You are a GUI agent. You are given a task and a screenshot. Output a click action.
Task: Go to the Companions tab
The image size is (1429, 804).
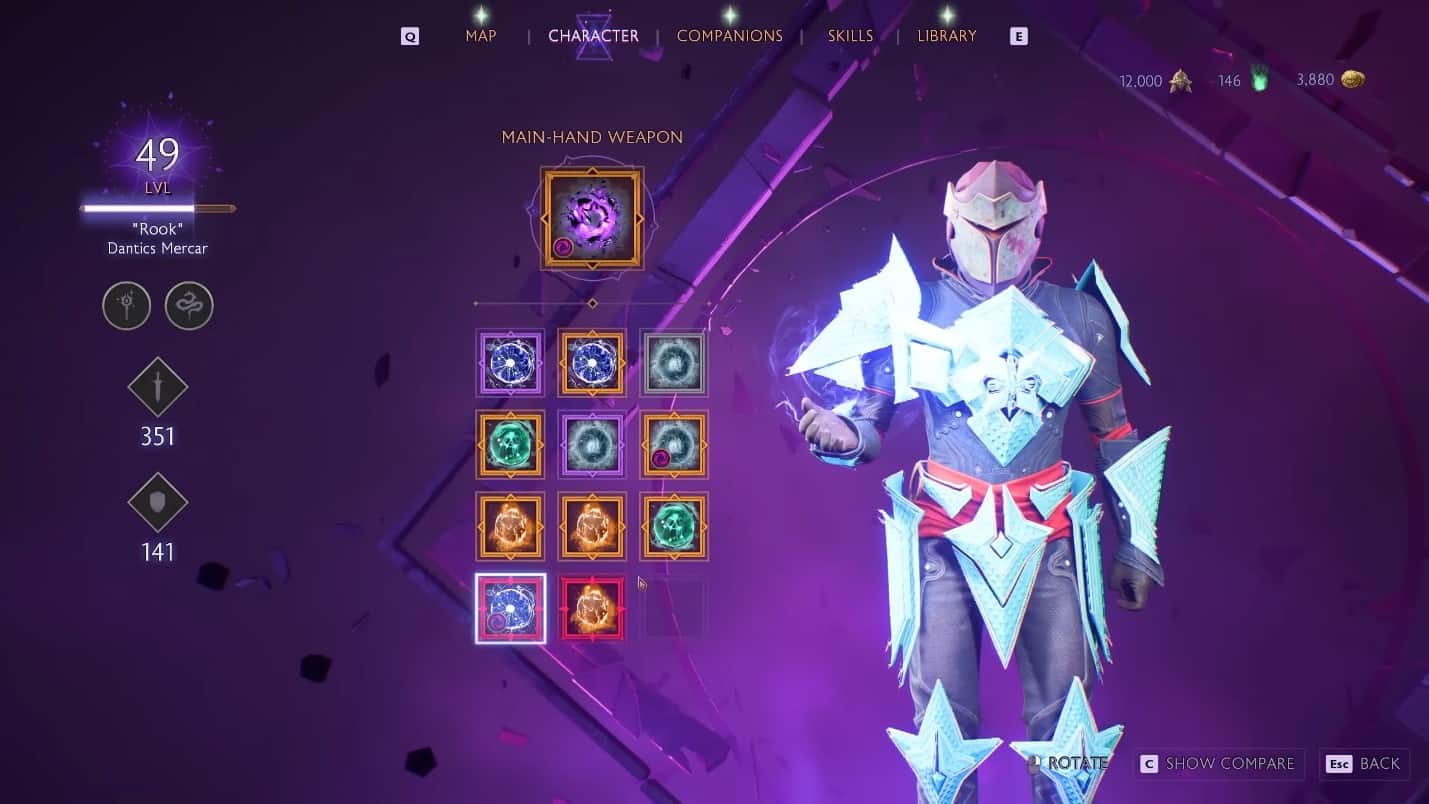729,36
